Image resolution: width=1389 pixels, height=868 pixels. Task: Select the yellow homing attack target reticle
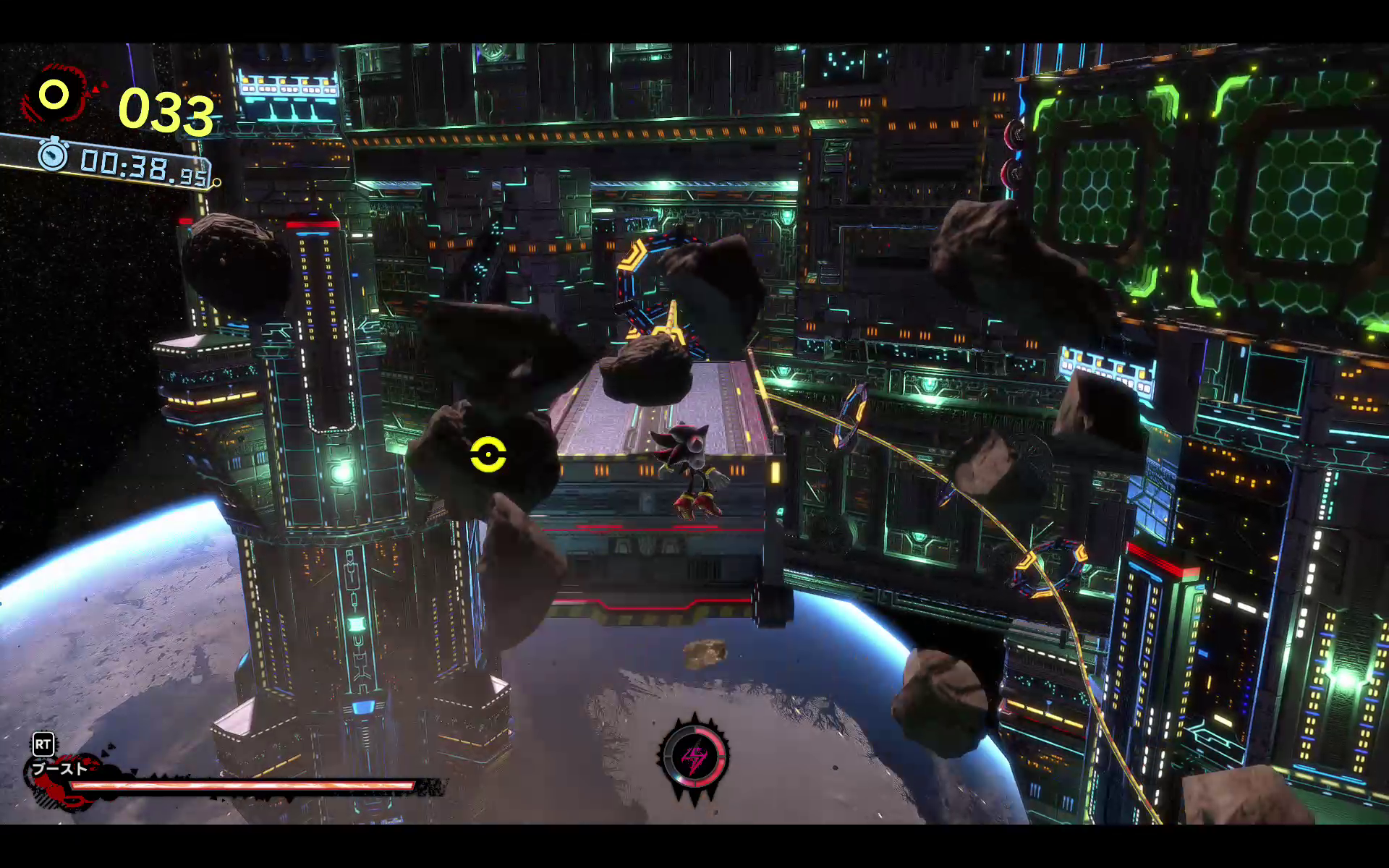point(488,455)
